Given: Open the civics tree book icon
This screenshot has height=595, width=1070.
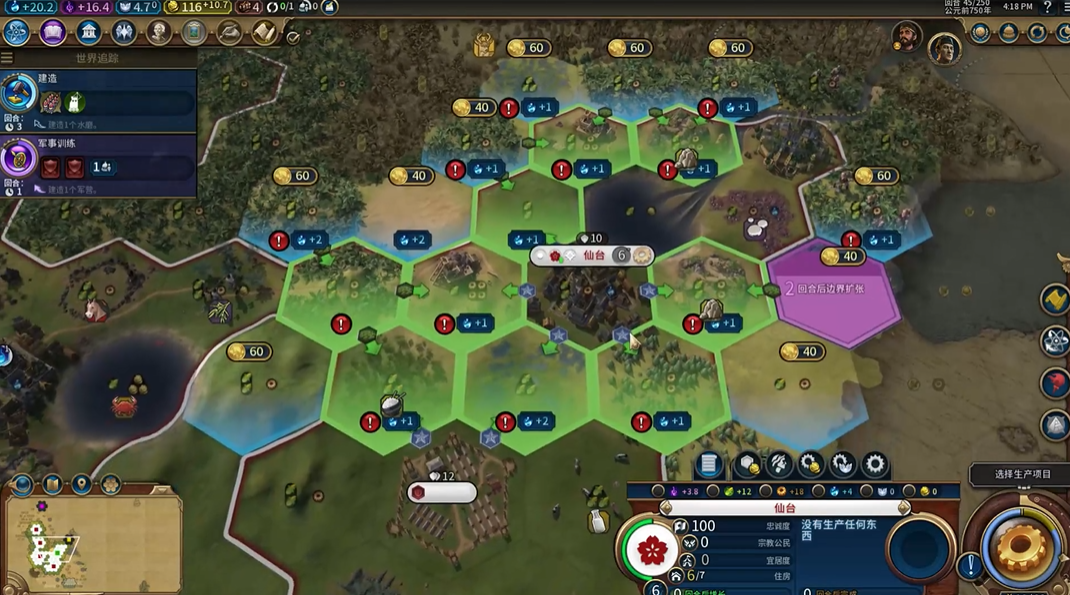Looking at the screenshot, I should pyautogui.click(x=53, y=33).
